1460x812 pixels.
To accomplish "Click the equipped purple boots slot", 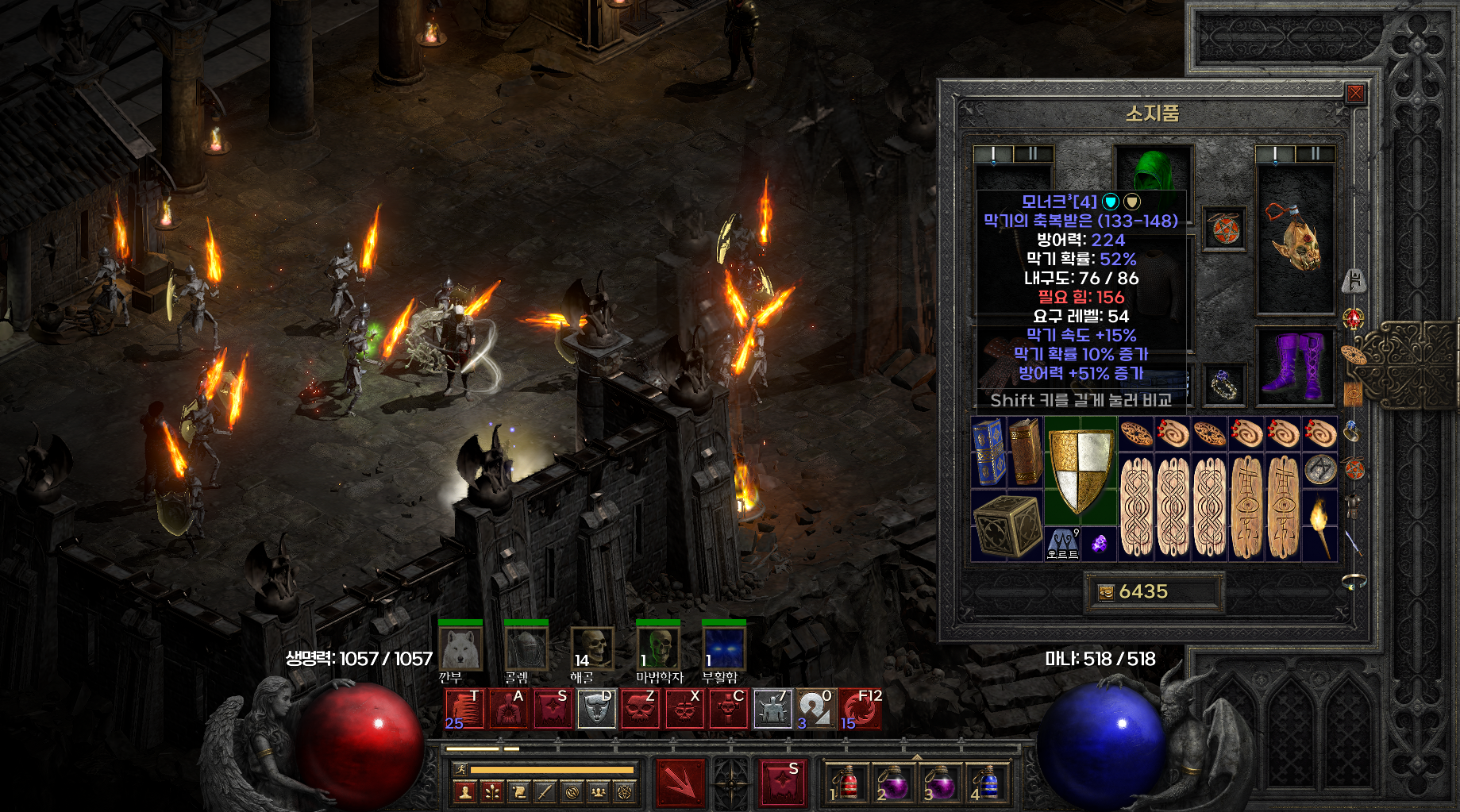I will (1295, 365).
